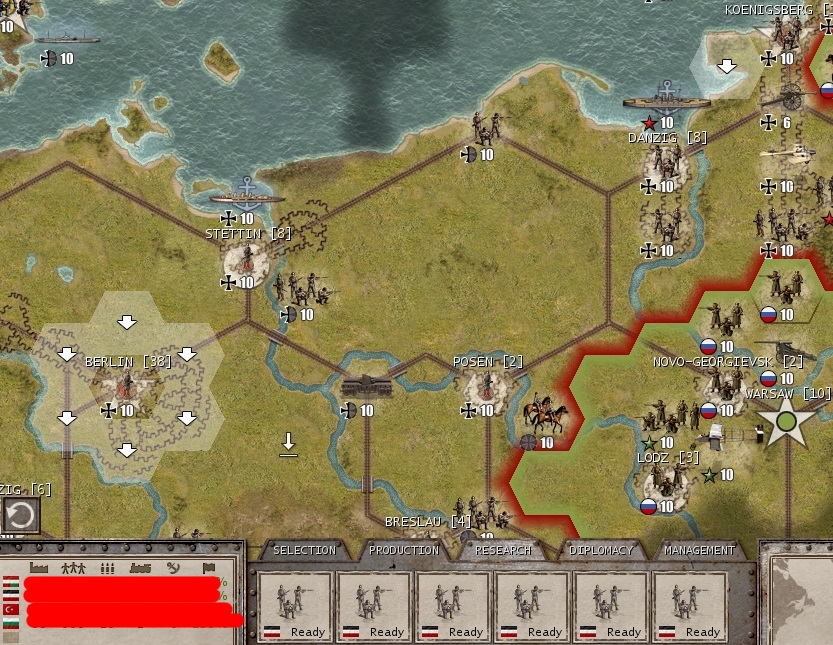Image resolution: width=833 pixels, height=645 pixels.
Task: Select the naval unit at Stettin port
Action: point(246,194)
